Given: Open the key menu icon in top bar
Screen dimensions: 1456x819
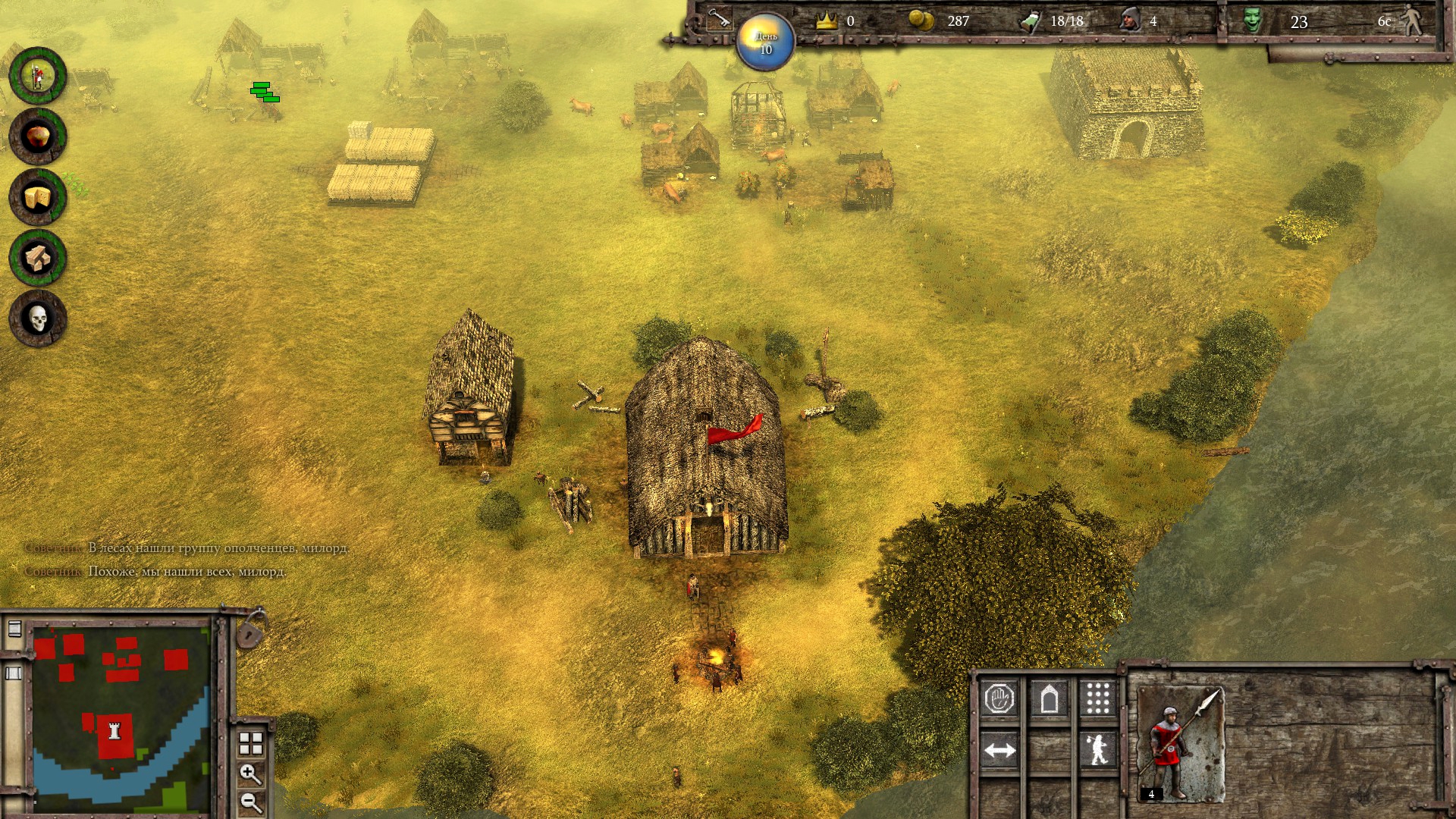Looking at the screenshot, I should 717,18.
